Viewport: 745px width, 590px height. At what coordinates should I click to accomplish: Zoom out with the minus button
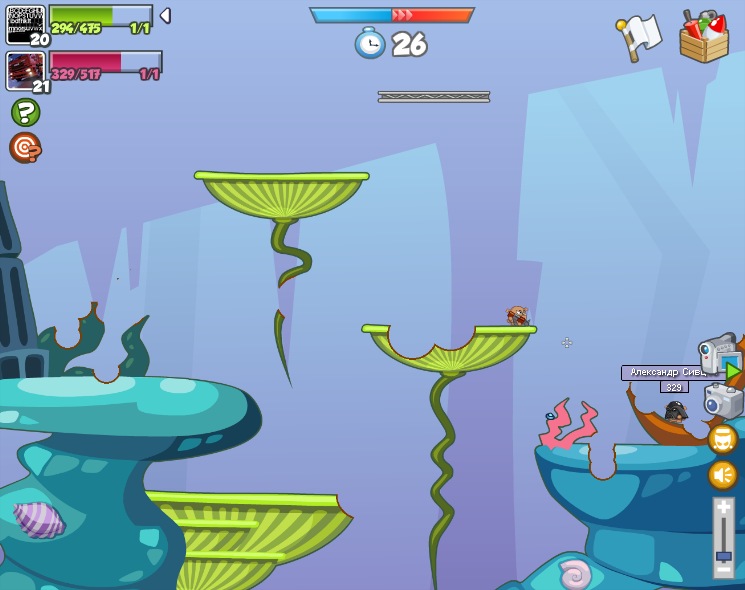click(723, 570)
